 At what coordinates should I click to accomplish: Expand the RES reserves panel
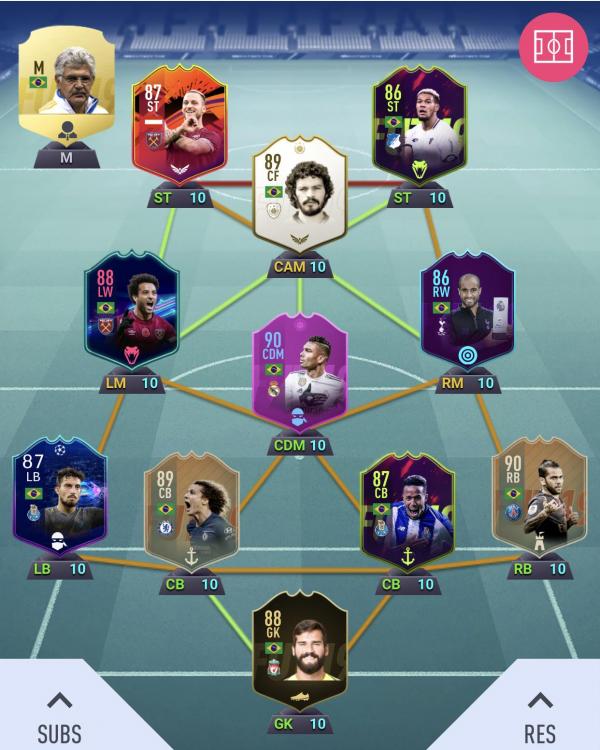coord(540,714)
